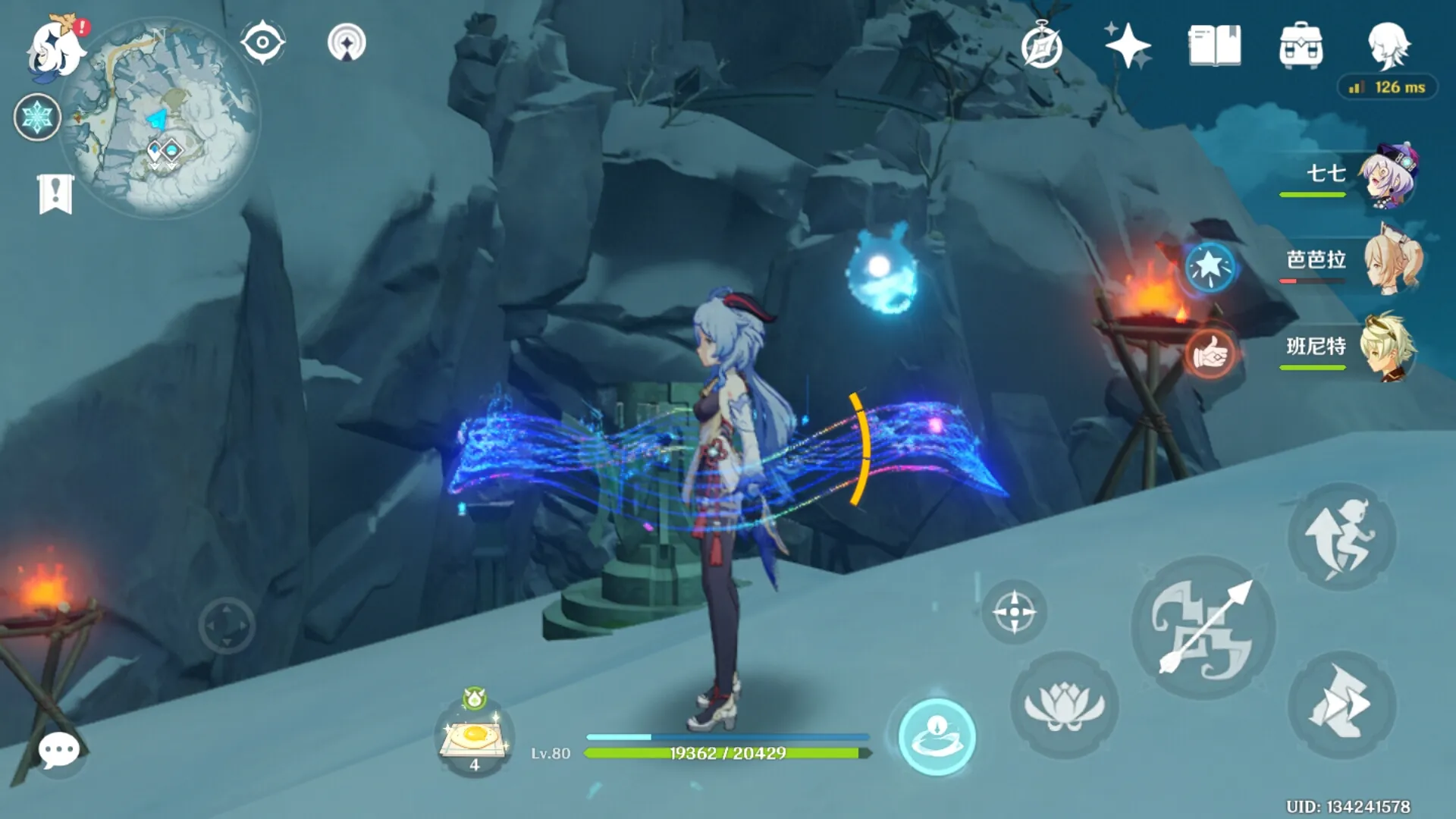1456x819 pixels.
Task: Open the Wish star icon
Action: [1128, 45]
